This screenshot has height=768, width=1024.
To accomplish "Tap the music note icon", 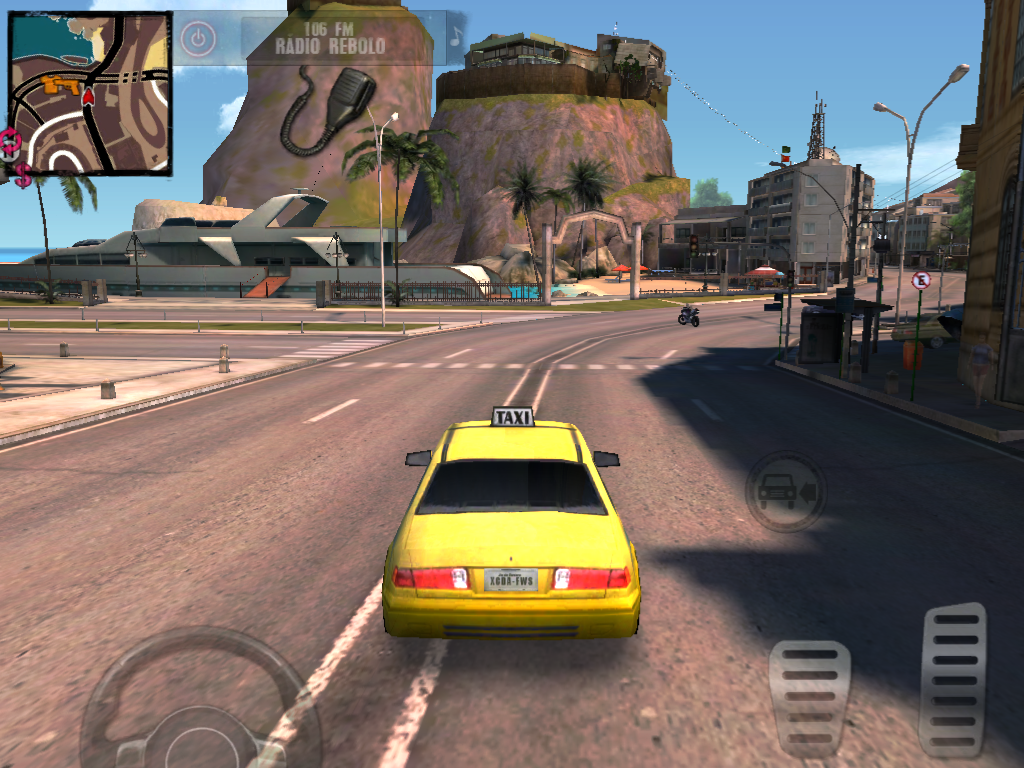I will click(x=455, y=37).
